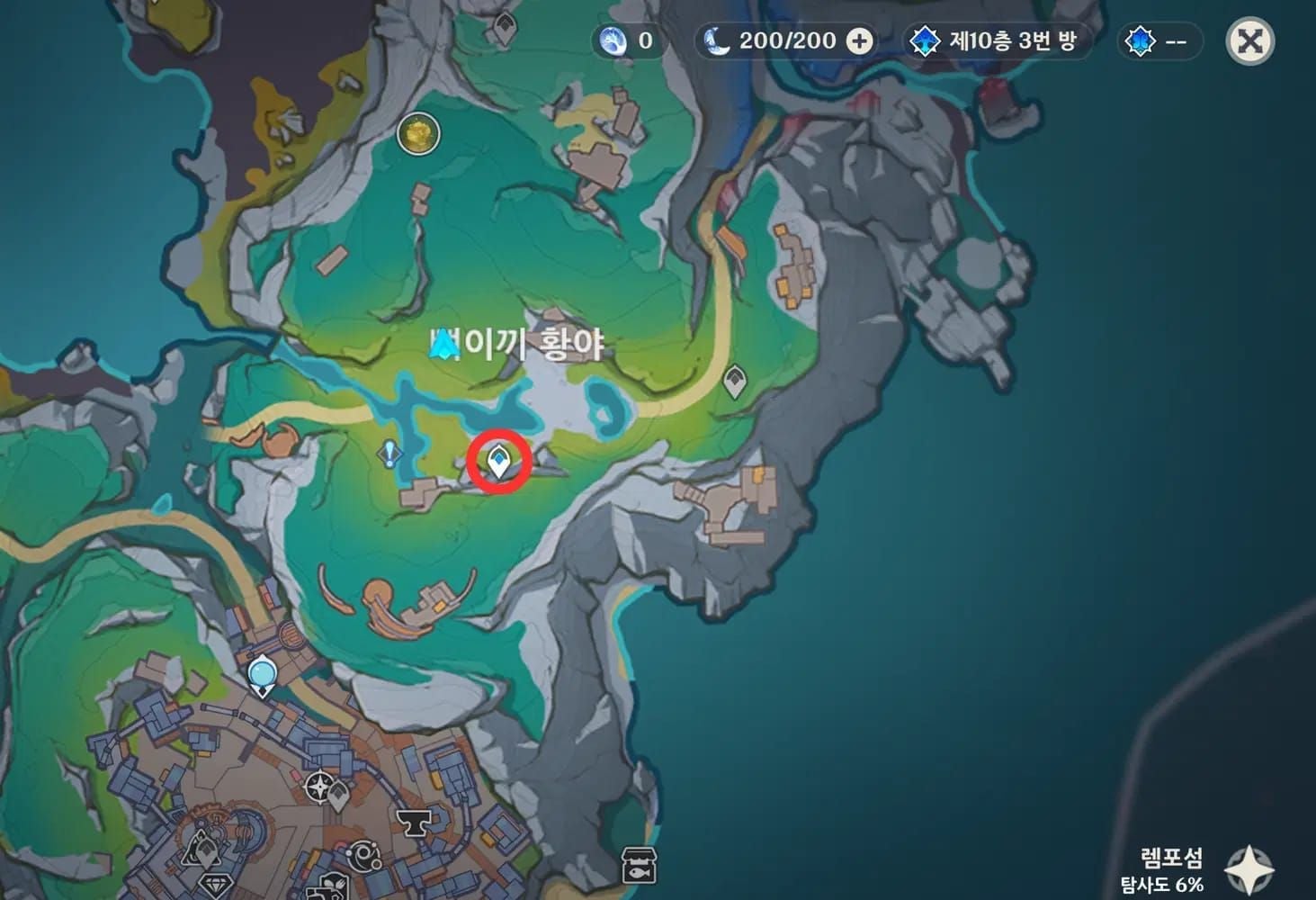Click the blue exclamation quest marker
The width and height of the screenshot is (1316, 900).
click(389, 454)
